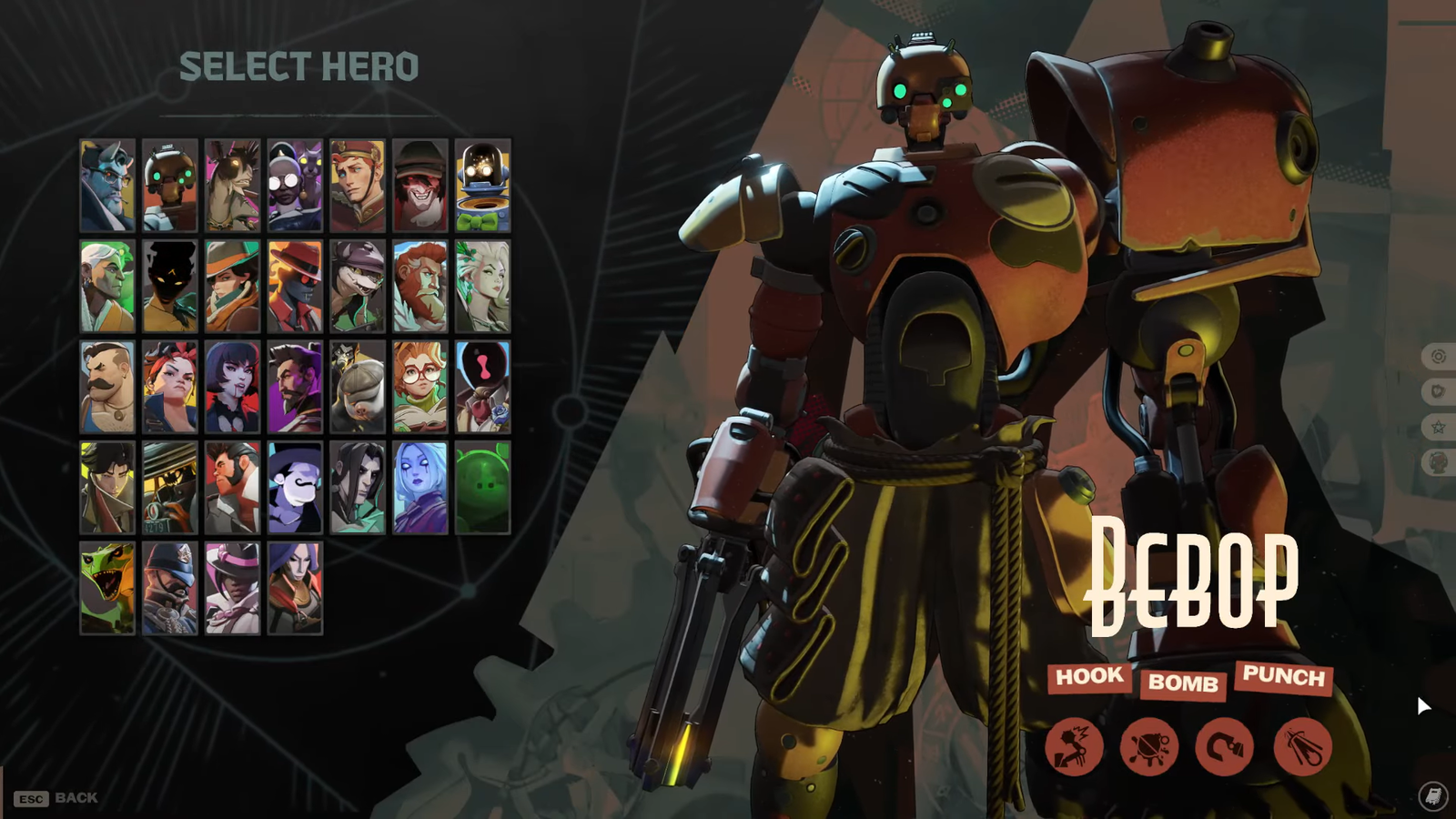Select Paige with orange hair and glasses
The height and width of the screenshot is (819, 1456).
tap(420, 388)
